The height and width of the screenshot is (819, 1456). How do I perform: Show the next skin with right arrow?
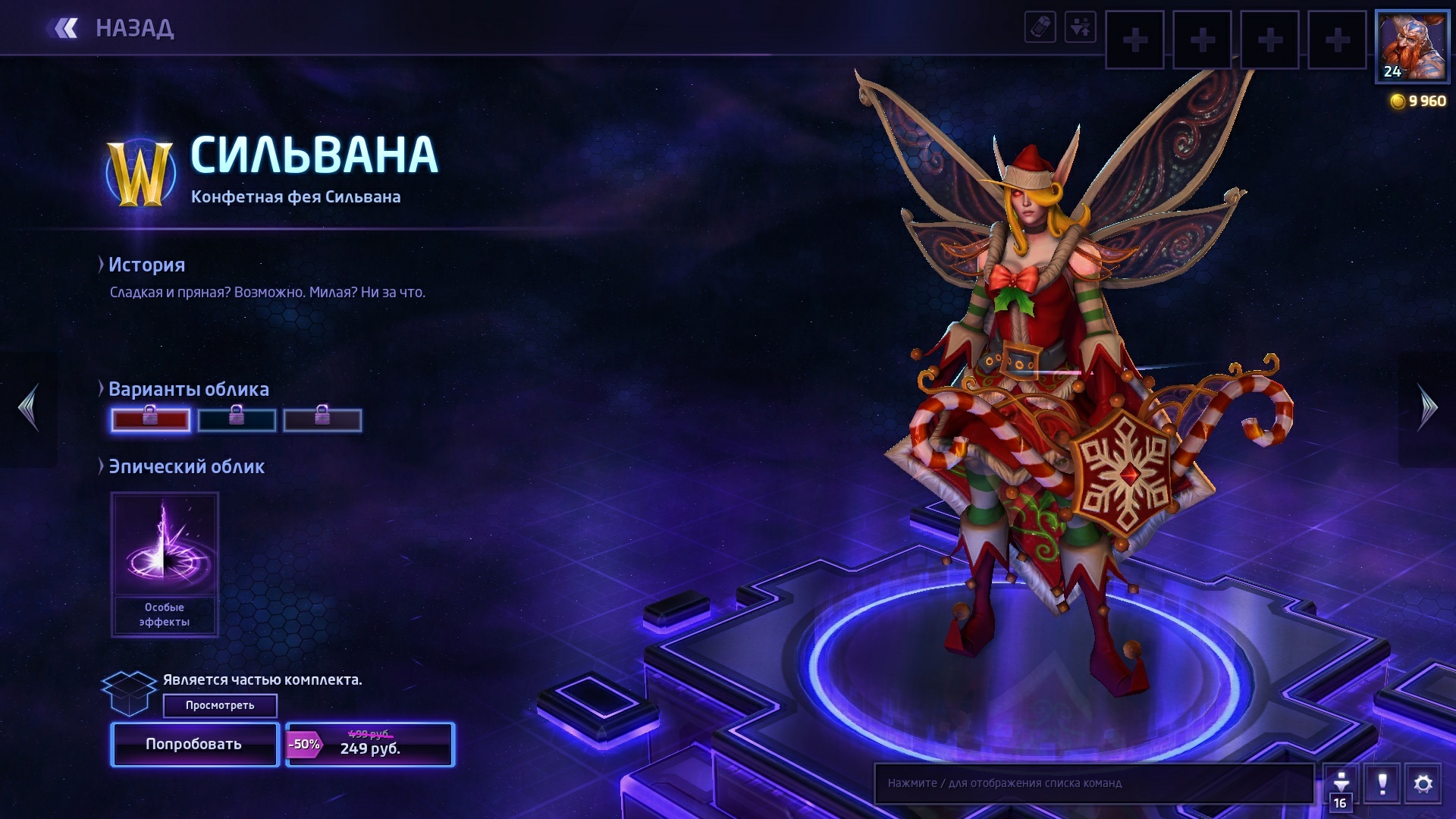coord(1427,408)
